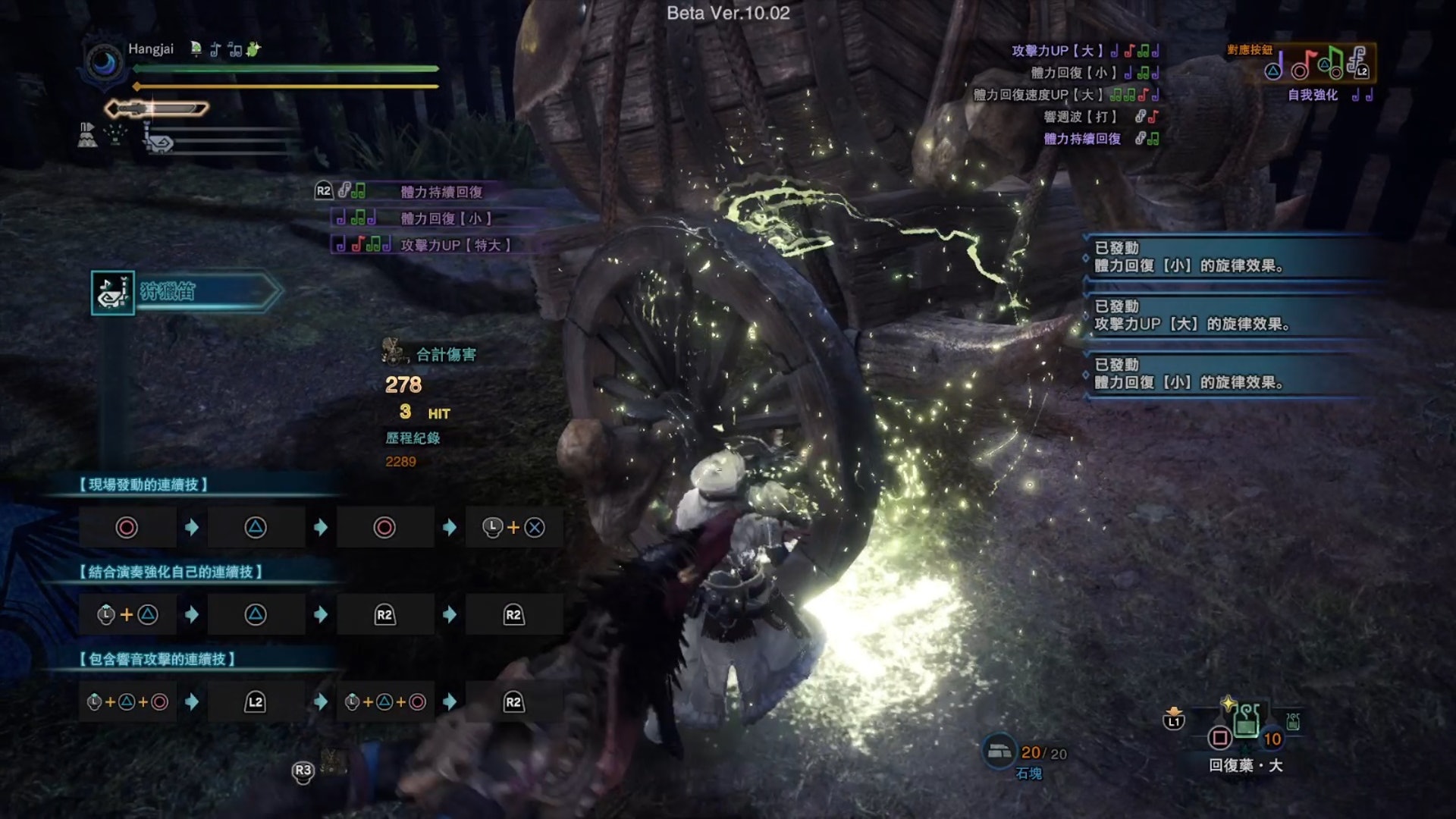
Task: Select the 響週波【打】 melody entry
Action: coord(1080,117)
